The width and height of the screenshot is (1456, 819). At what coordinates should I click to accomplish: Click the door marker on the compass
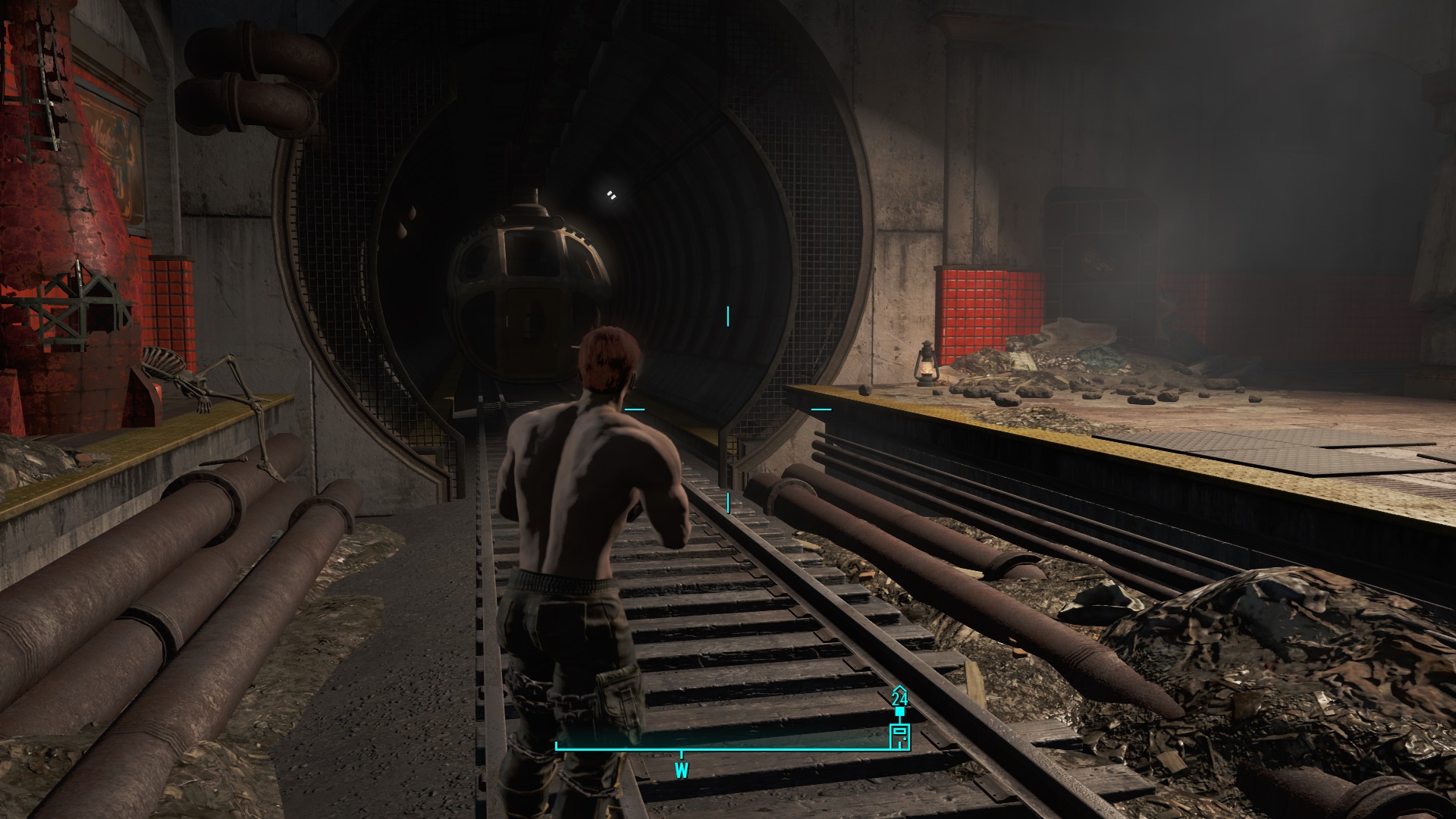[x=899, y=736]
